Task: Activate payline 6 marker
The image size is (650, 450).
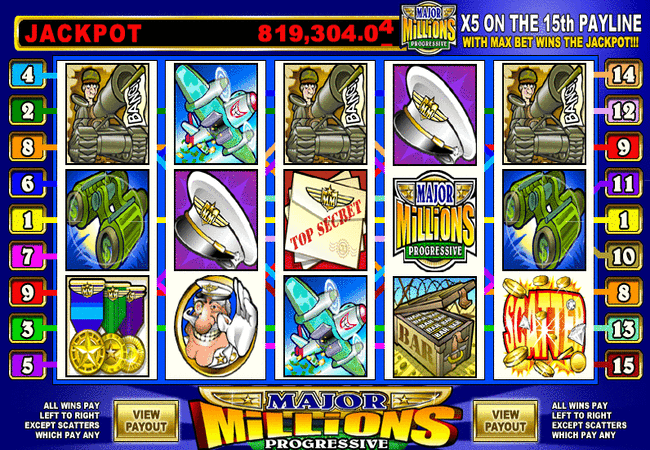Action: 27,182
